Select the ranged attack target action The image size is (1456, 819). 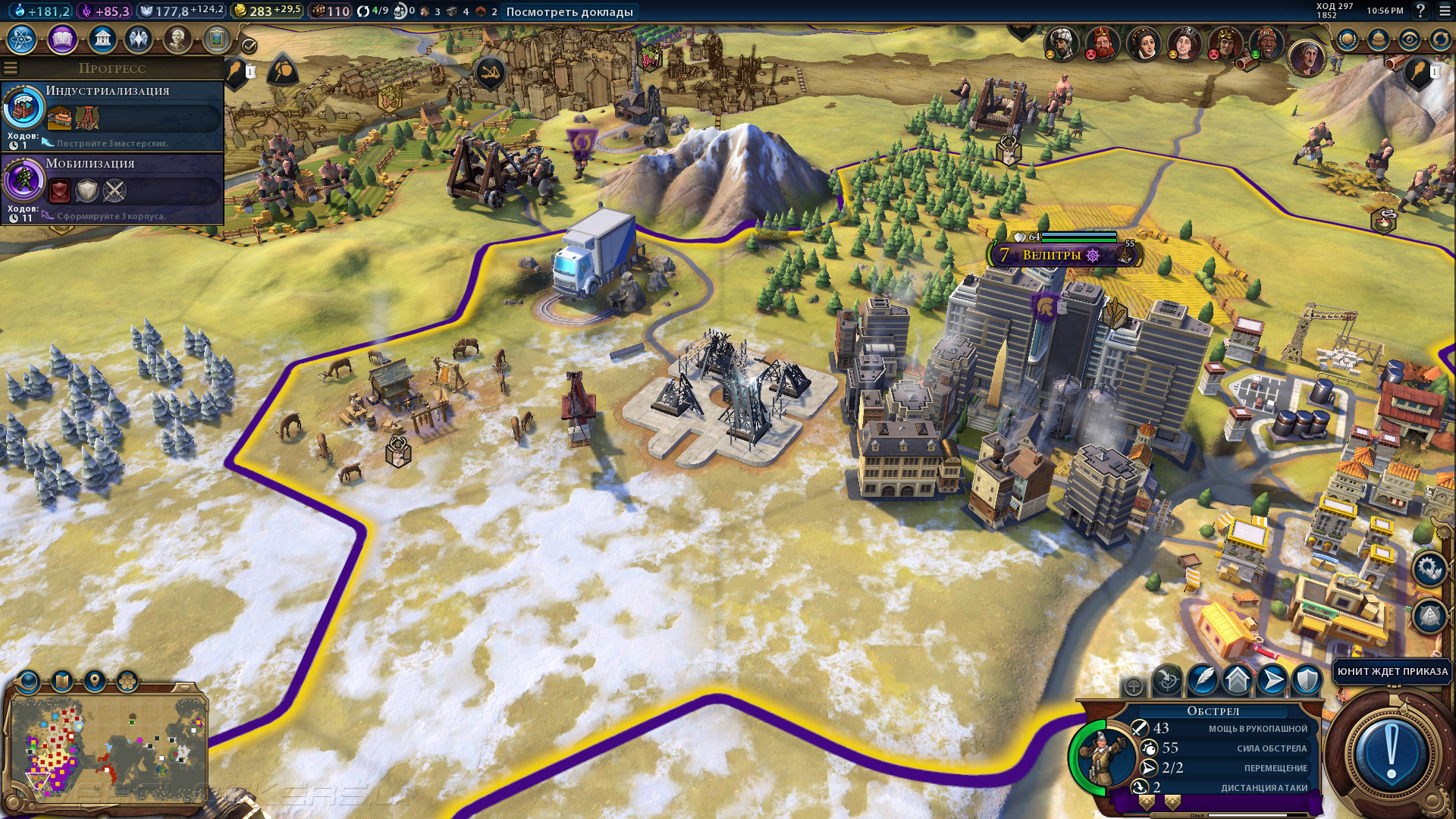[x=1168, y=680]
